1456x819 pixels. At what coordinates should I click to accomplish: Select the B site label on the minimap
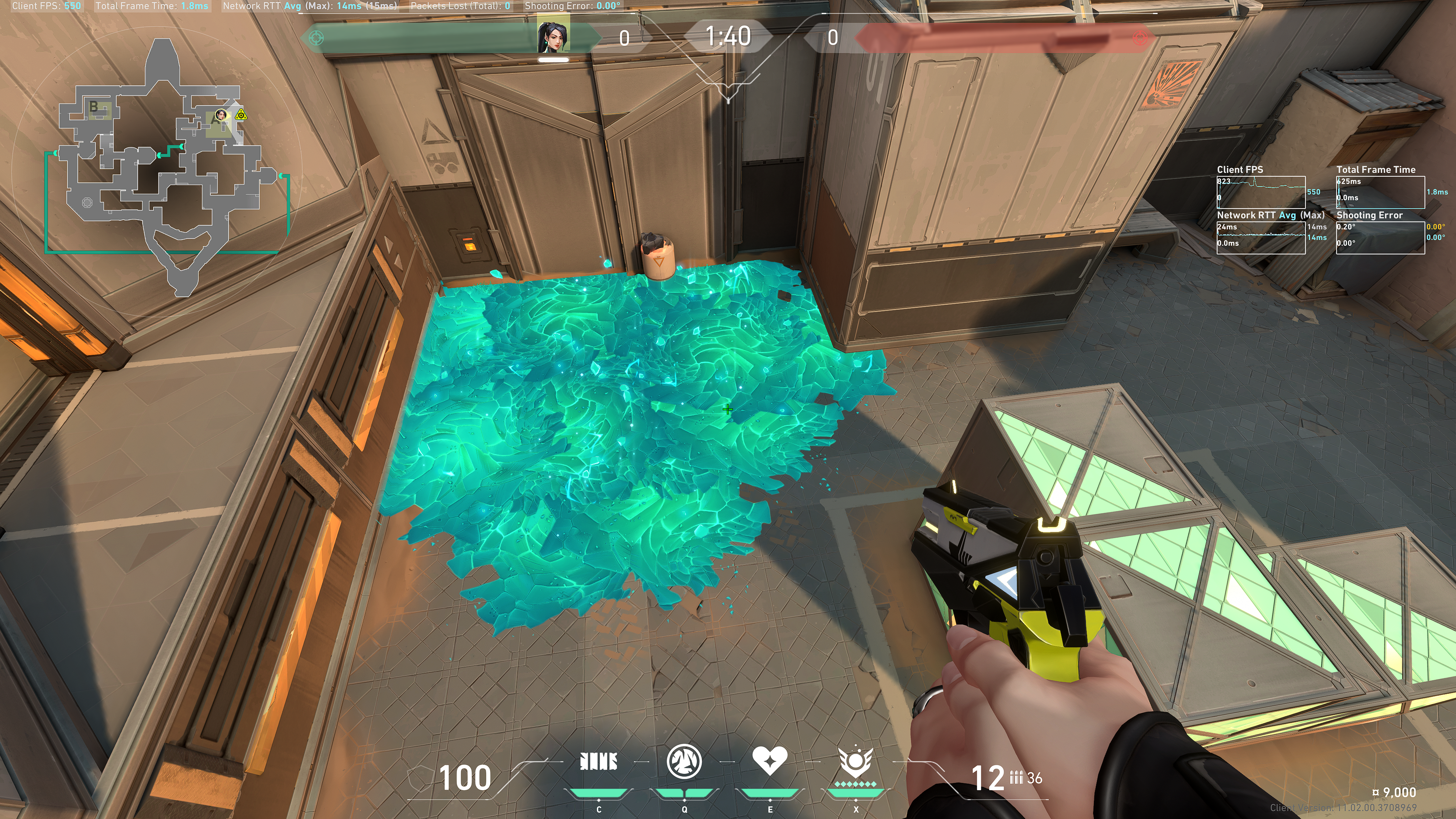click(94, 106)
